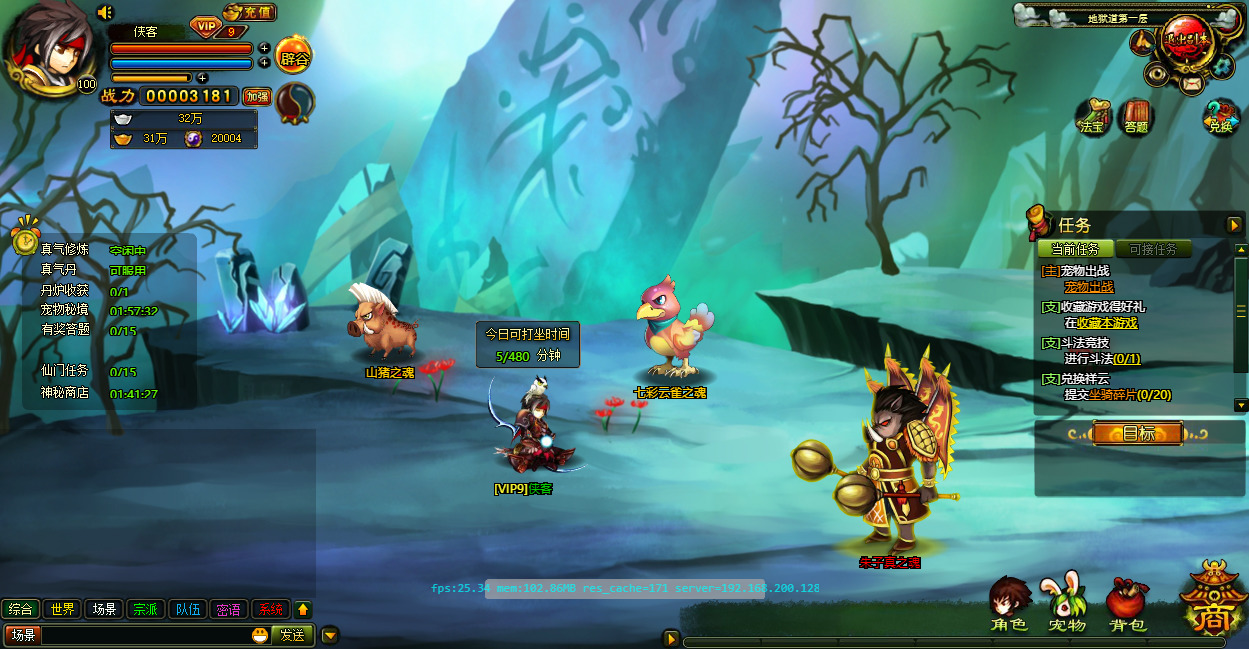
Task: Open the chat emoji smiley picker
Action: coord(260,635)
